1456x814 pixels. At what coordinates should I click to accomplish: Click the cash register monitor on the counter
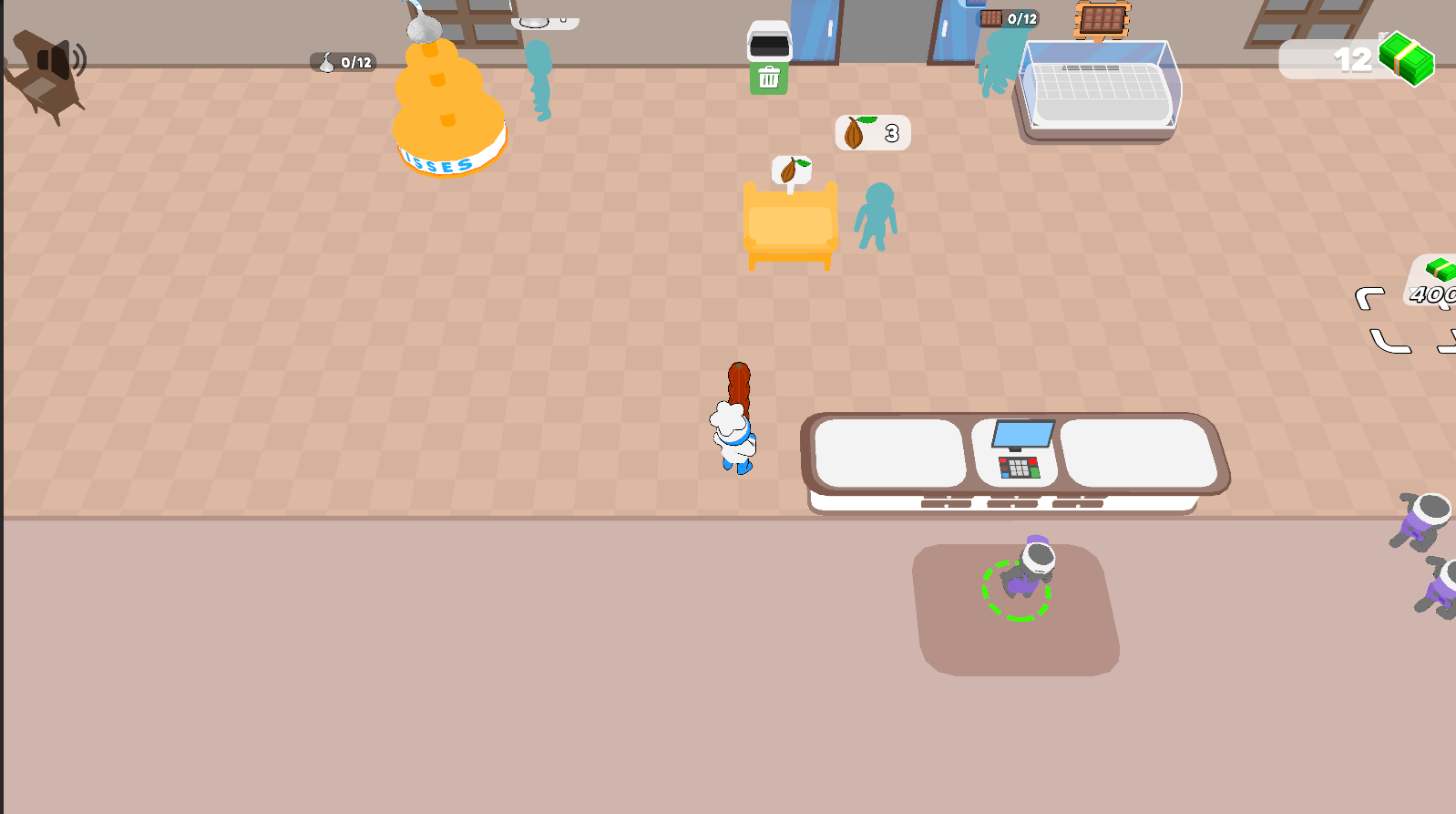click(x=1022, y=435)
